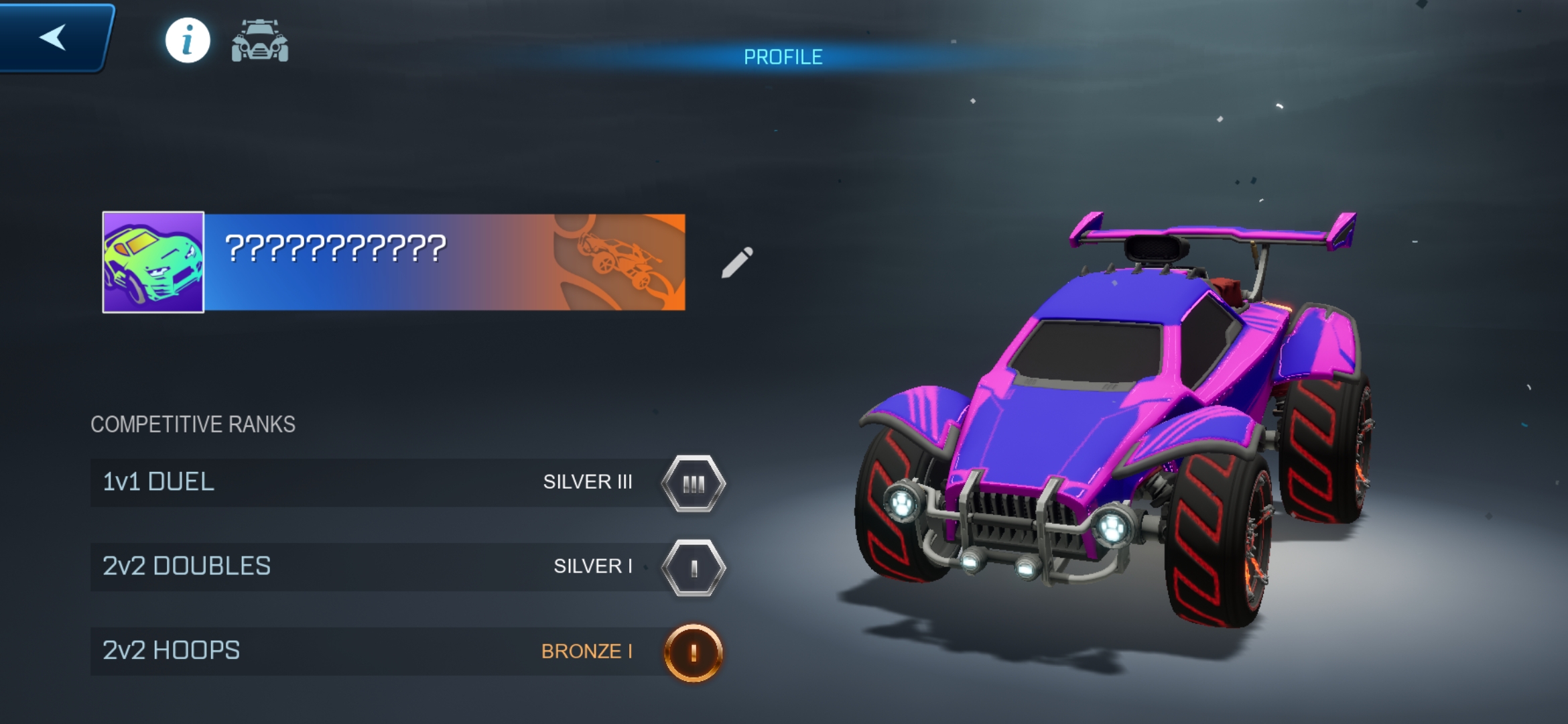Tap the Silver III rank badge
Image resolution: width=1568 pixels, height=724 pixels.
point(694,483)
